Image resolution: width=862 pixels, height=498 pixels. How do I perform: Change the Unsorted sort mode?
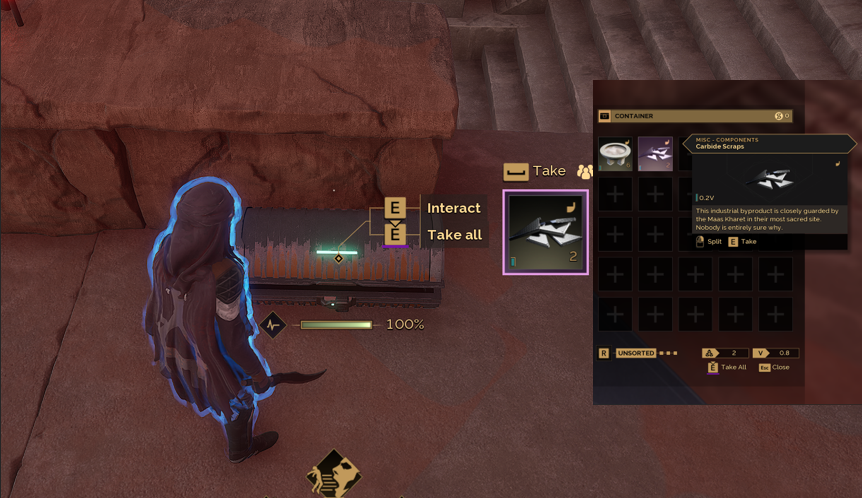click(636, 353)
